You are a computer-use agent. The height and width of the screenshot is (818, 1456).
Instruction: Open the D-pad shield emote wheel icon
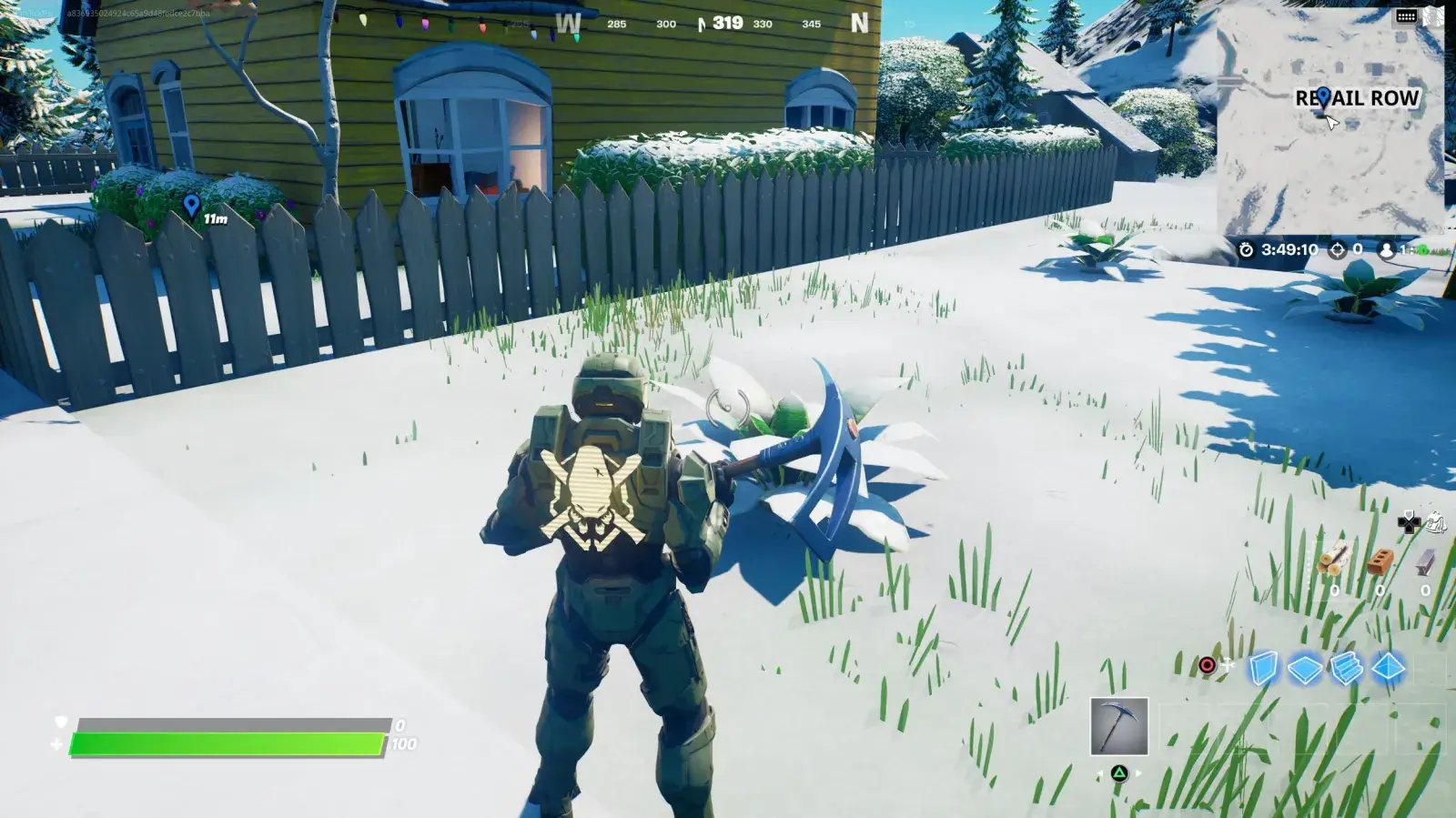[1409, 523]
